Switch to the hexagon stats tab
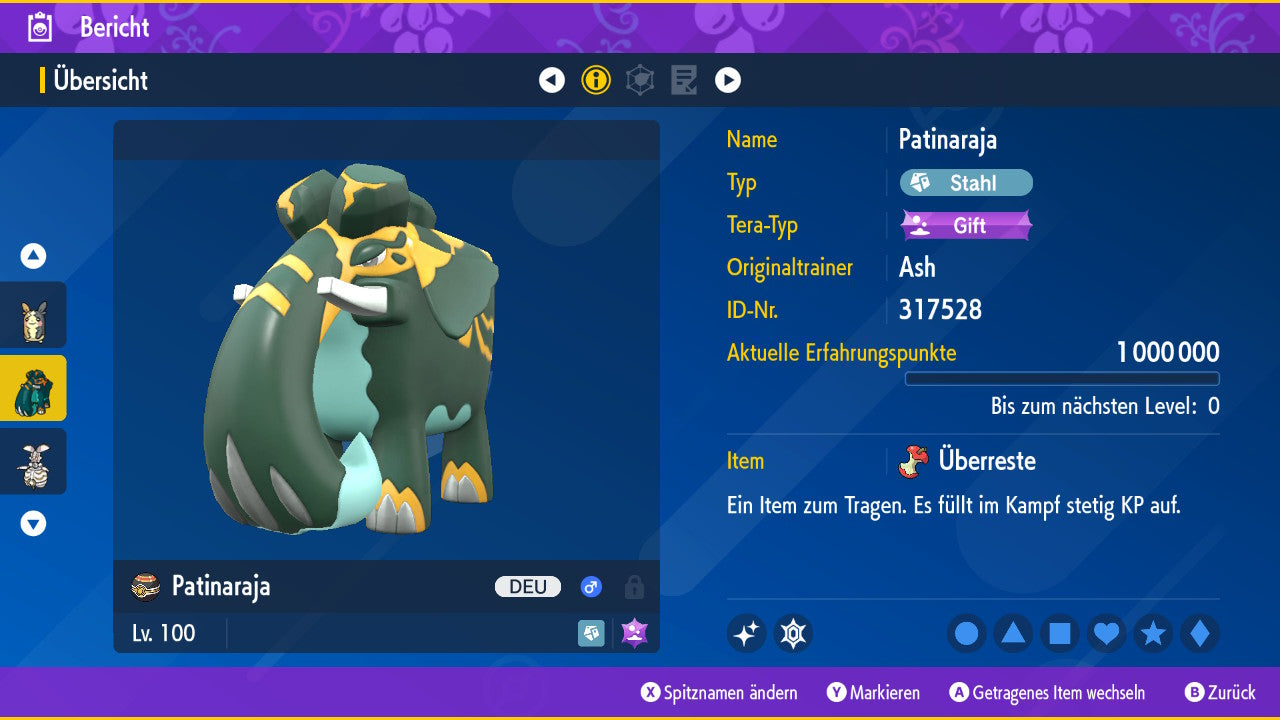 640,80
